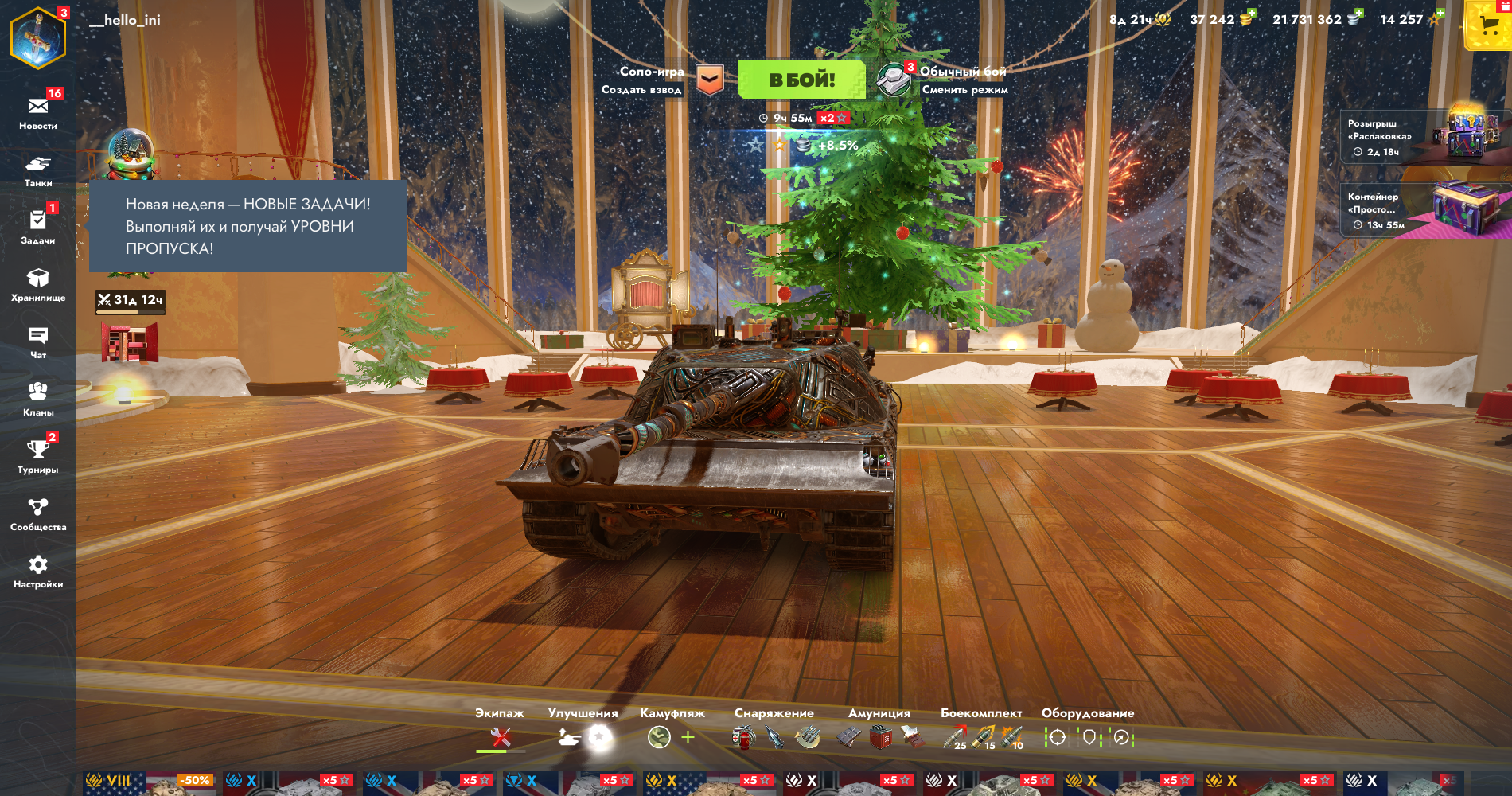This screenshot has width=1512, height=796.
Task: Open the Чат chat panel
Action: point(38,341)
